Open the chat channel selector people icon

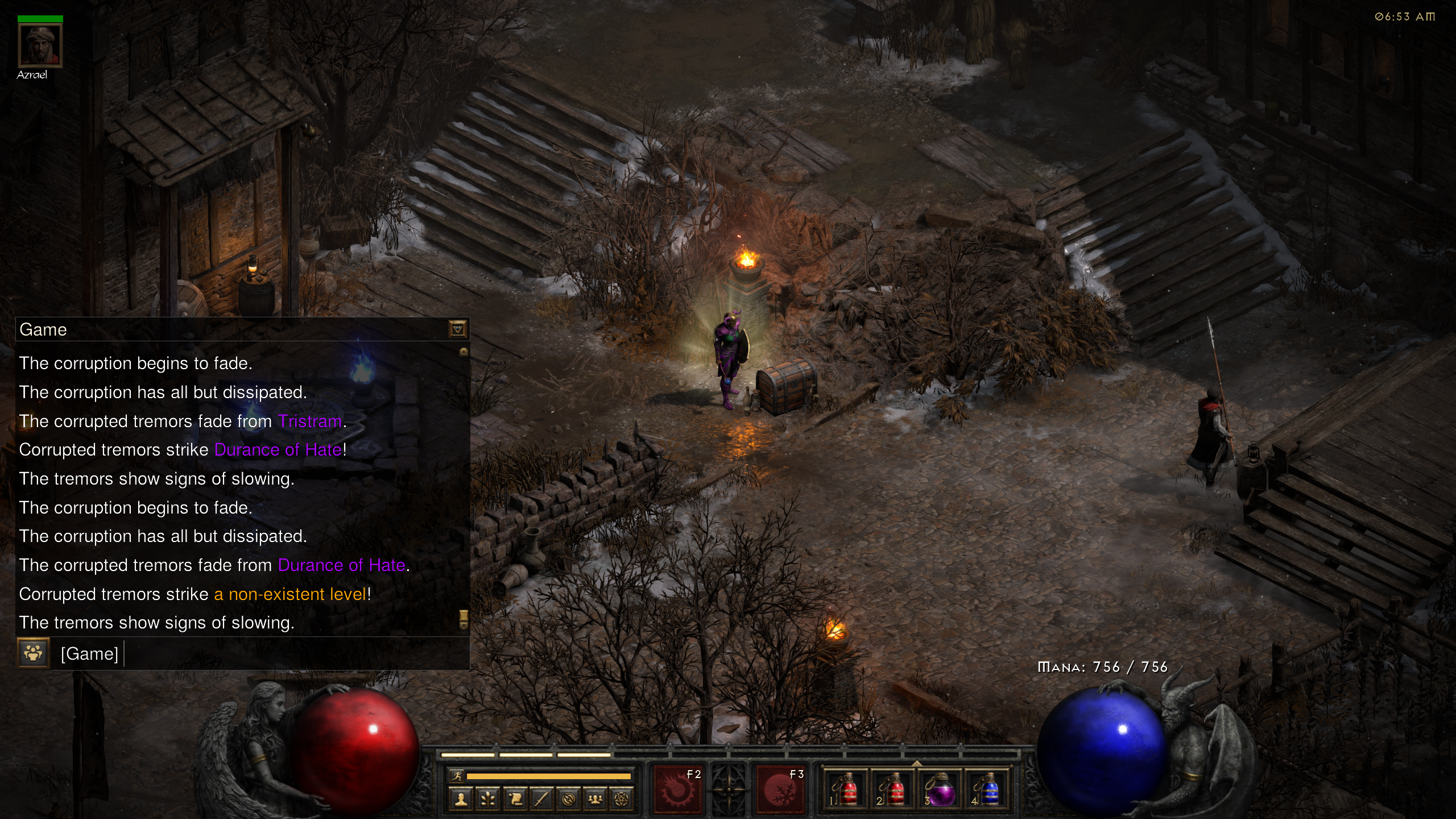(x=33, y=653)
